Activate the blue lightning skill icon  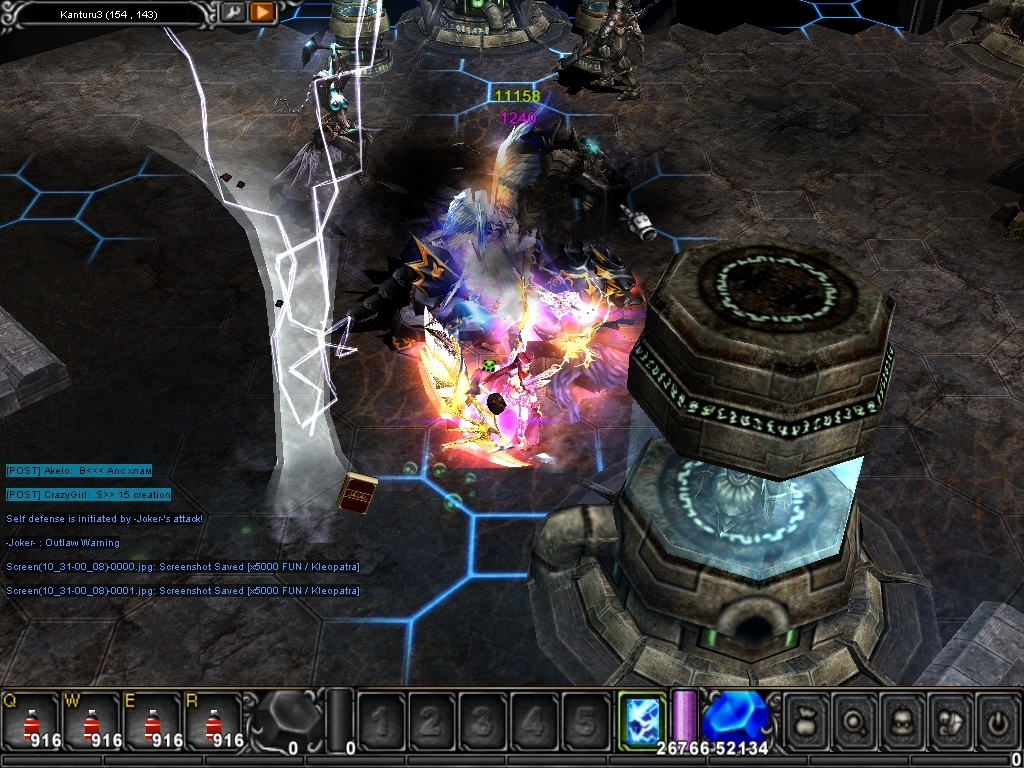pyautogui.click(x=641, y=720)
